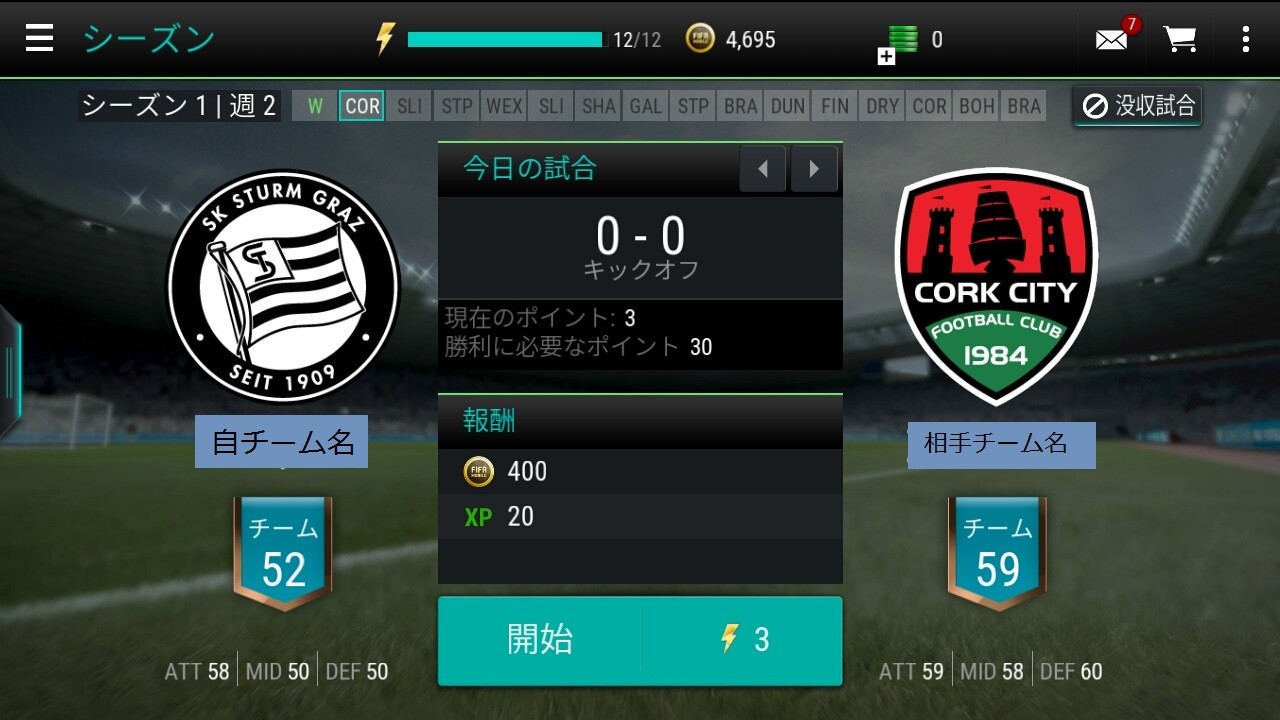
Task: Open the mail inbox envelope
Action: 1112,39
